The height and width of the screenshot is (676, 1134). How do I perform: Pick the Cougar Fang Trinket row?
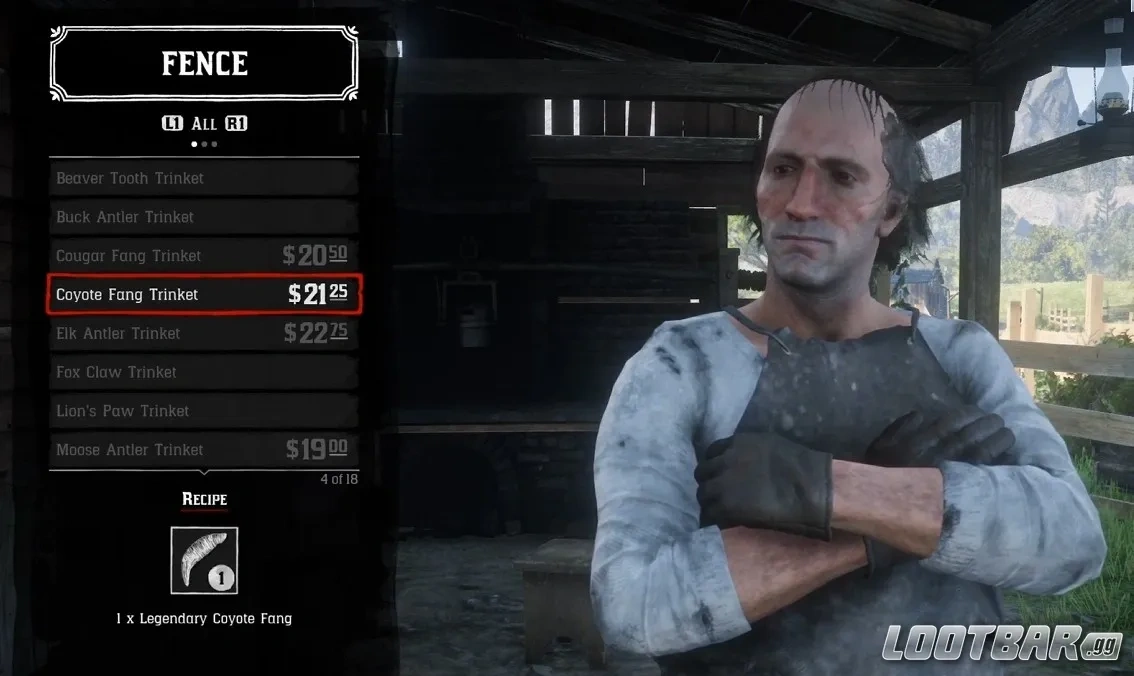coord(204,256)
